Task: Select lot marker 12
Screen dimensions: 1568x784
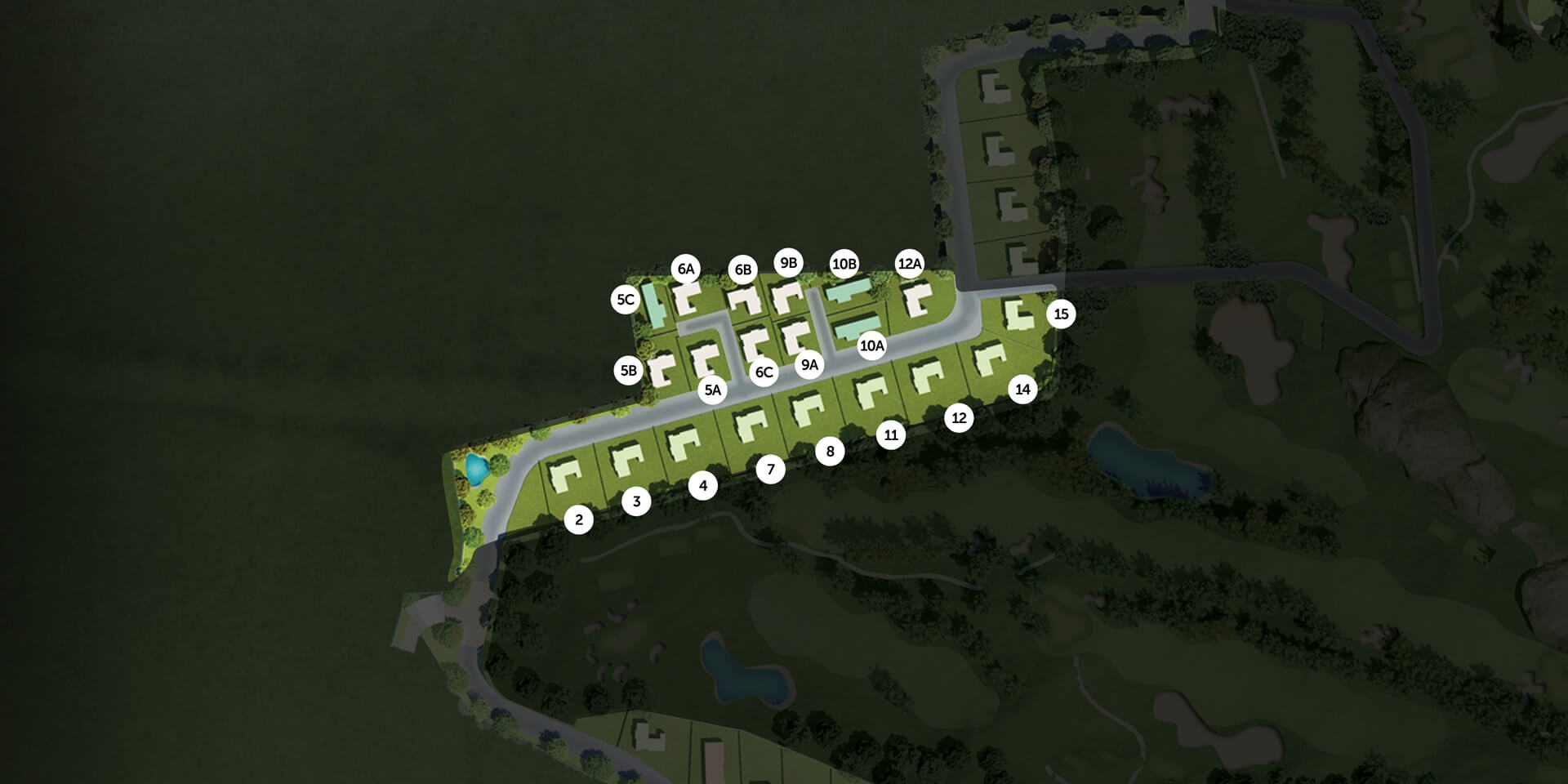Action: click(959, 418)
